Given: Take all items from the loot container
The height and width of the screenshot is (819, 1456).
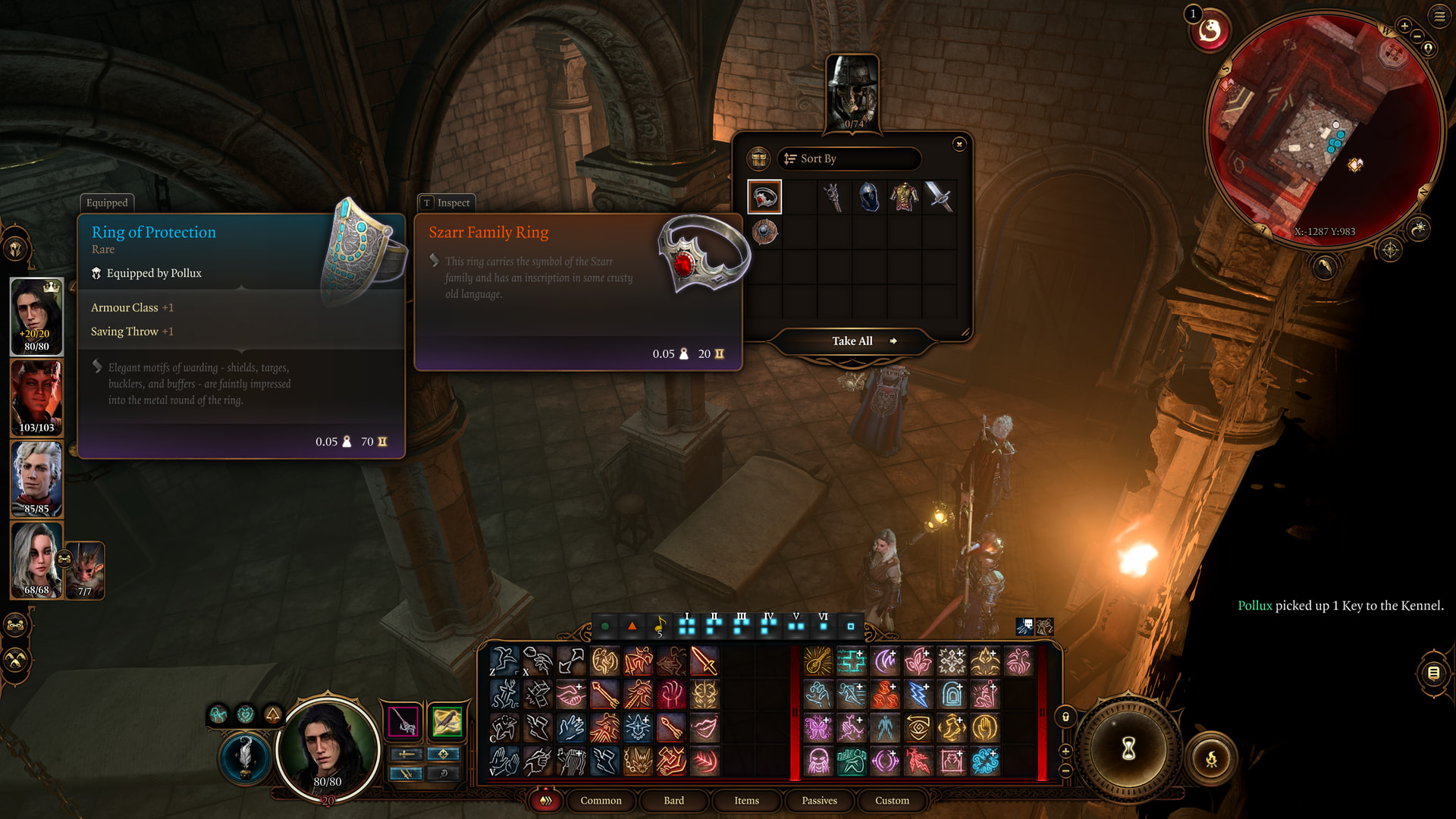Looking at the screenshot, I should click(x=853, y=341).
